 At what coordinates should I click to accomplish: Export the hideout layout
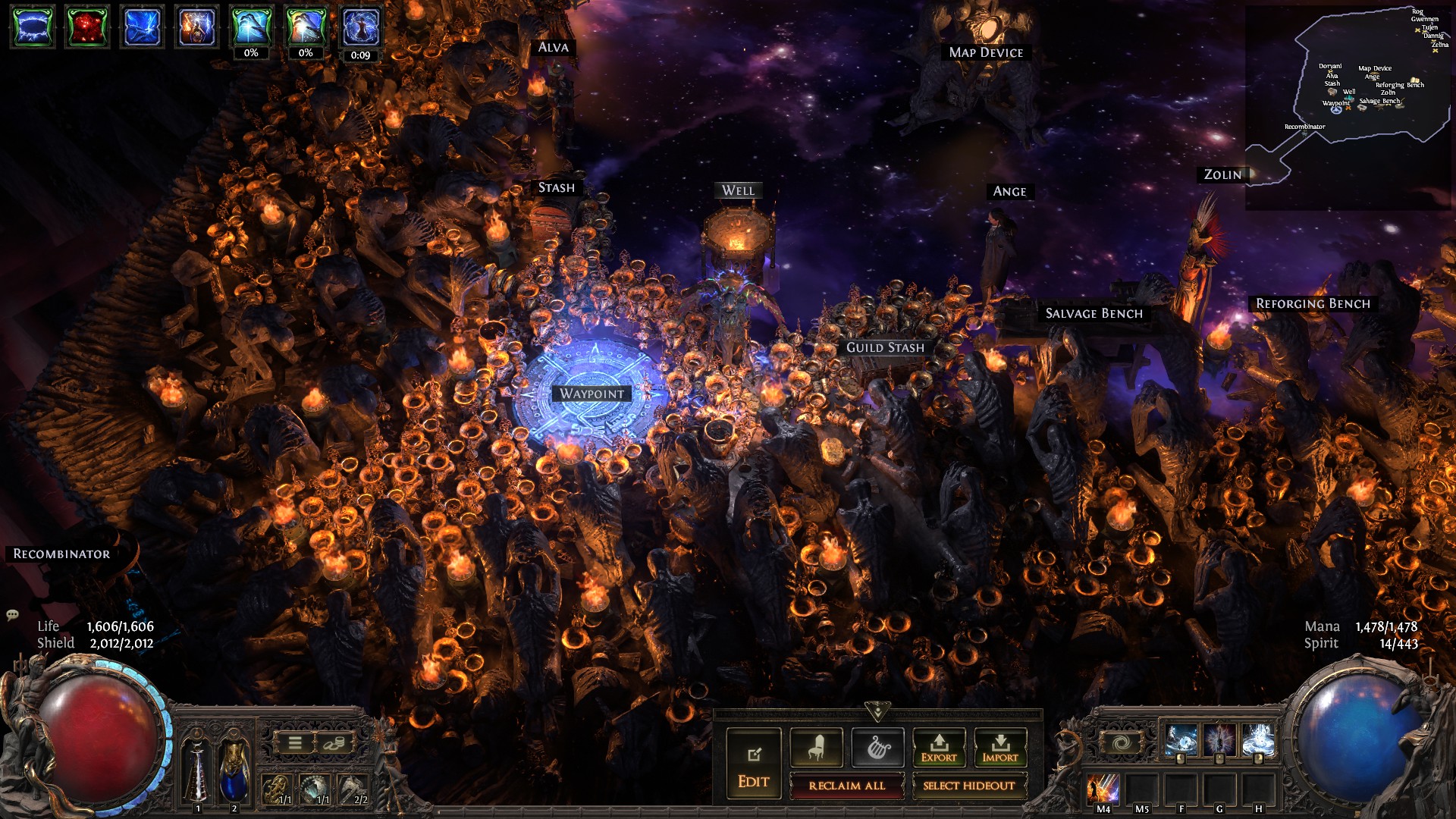(x=939, y=748)
